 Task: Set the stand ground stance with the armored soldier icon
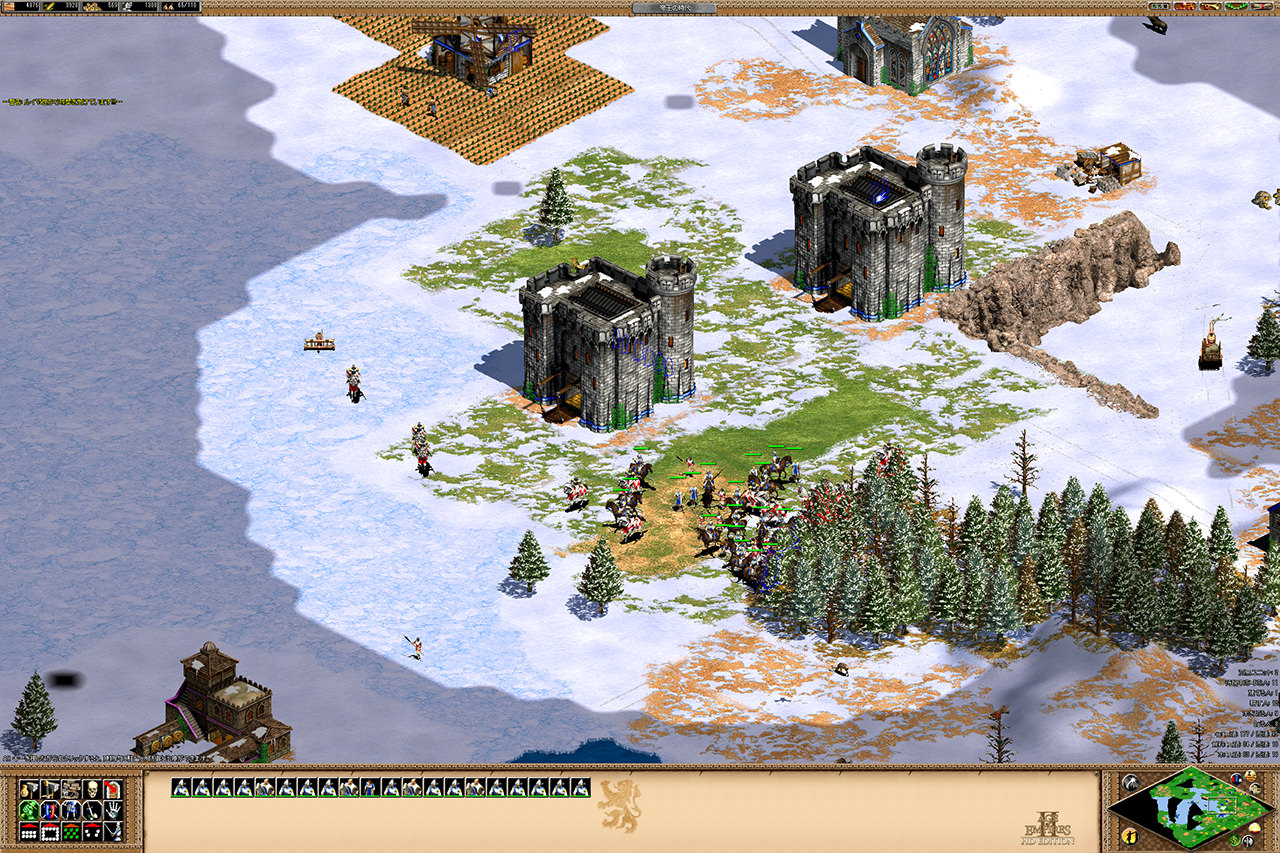click(71, 810)
